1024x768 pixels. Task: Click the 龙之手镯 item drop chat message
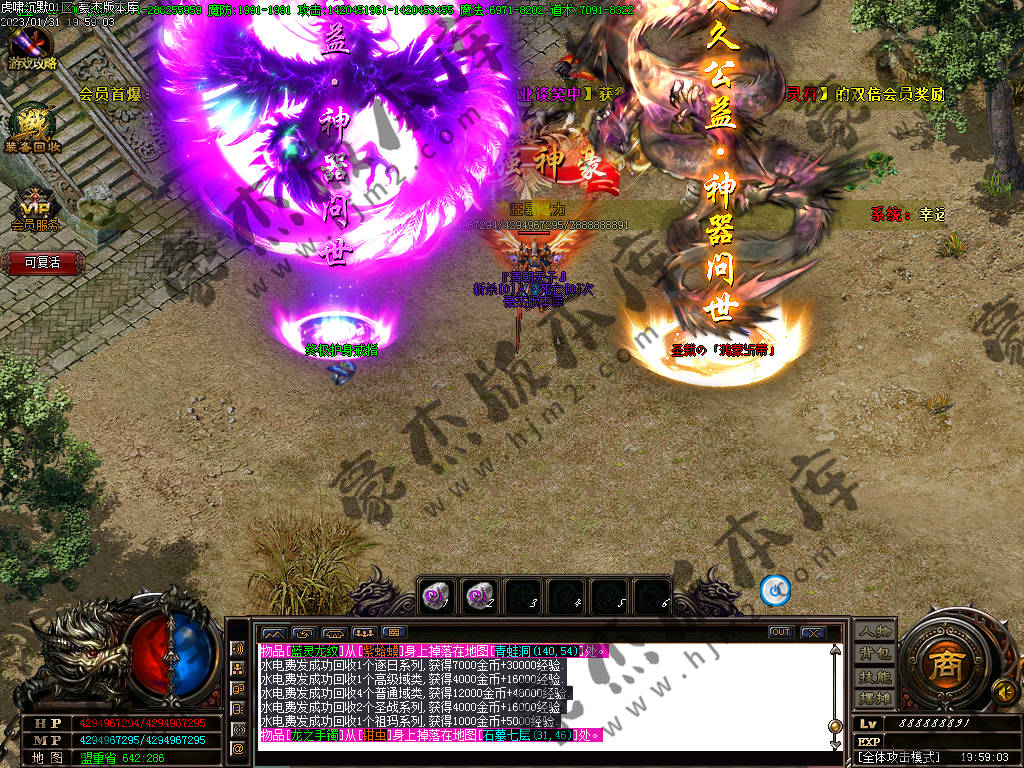(x=430, y=736)
